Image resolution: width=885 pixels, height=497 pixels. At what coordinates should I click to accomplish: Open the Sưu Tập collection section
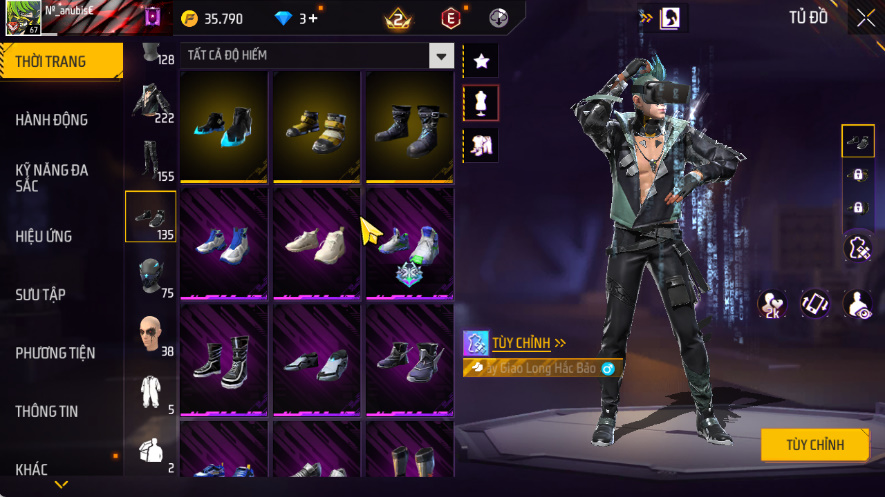coord(40,295)
